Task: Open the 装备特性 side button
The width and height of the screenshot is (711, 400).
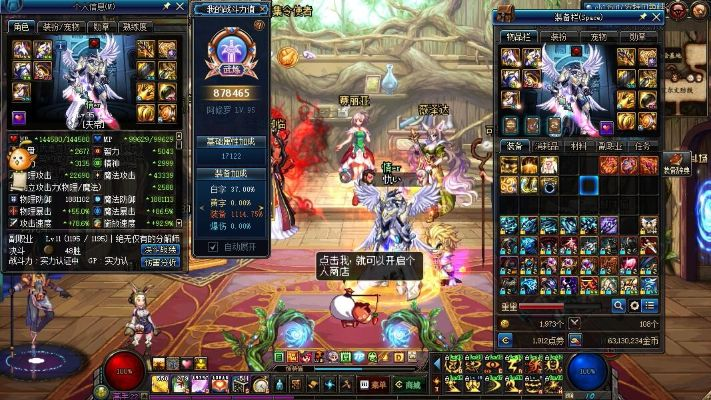Action: coord(677,165)
